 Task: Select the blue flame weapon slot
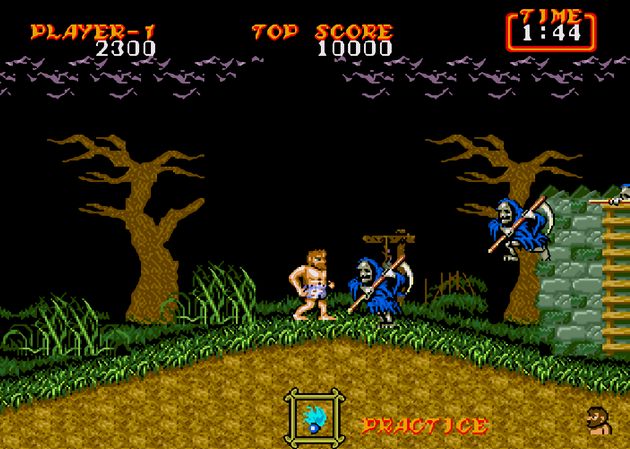[314, 418]
